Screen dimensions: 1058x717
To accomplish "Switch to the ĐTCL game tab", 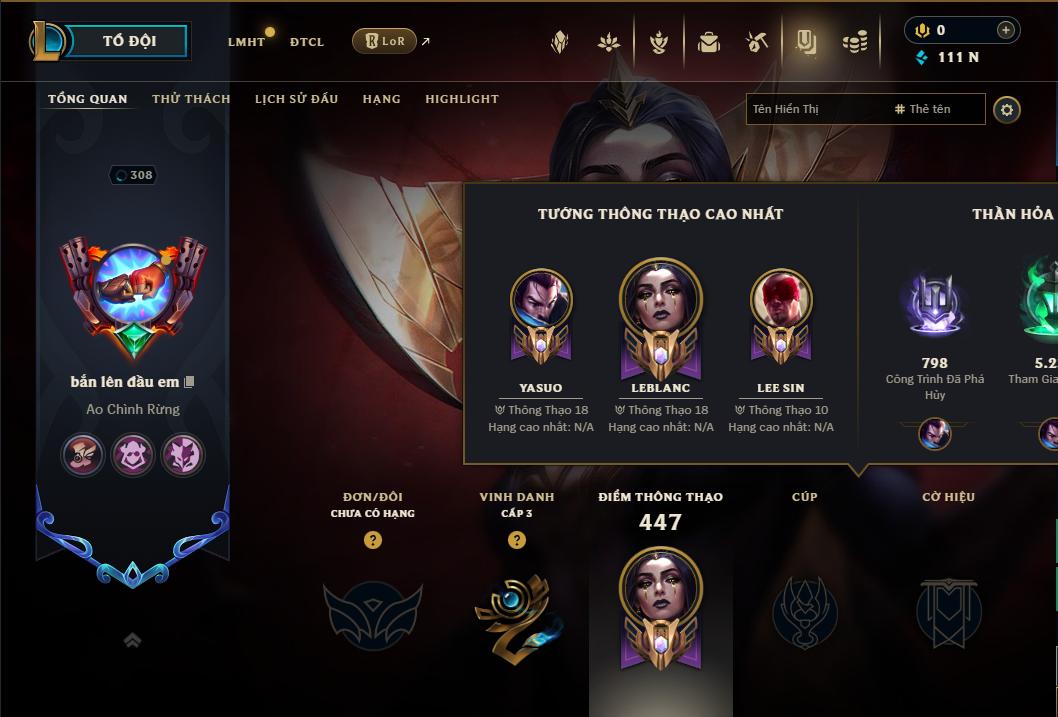I will click(307, 42).
